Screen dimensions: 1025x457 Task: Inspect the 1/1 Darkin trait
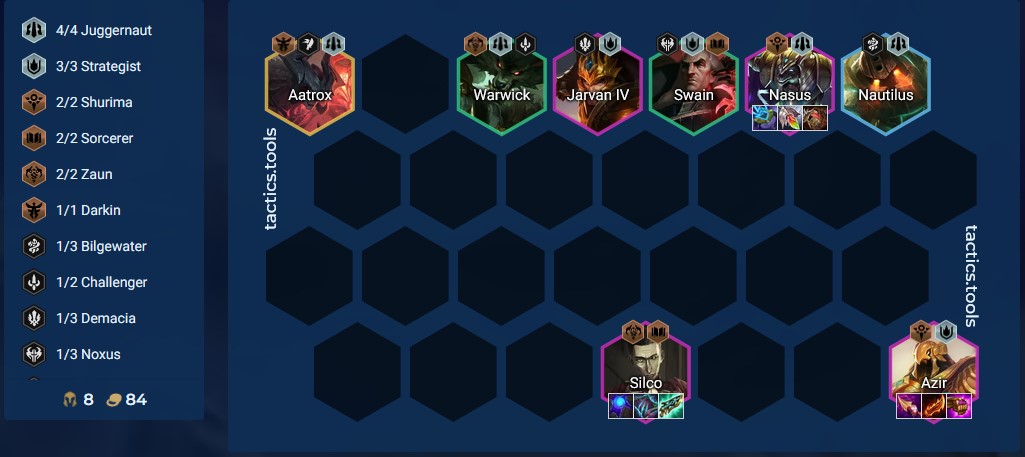pyautogui.click(x=104, y=210)
